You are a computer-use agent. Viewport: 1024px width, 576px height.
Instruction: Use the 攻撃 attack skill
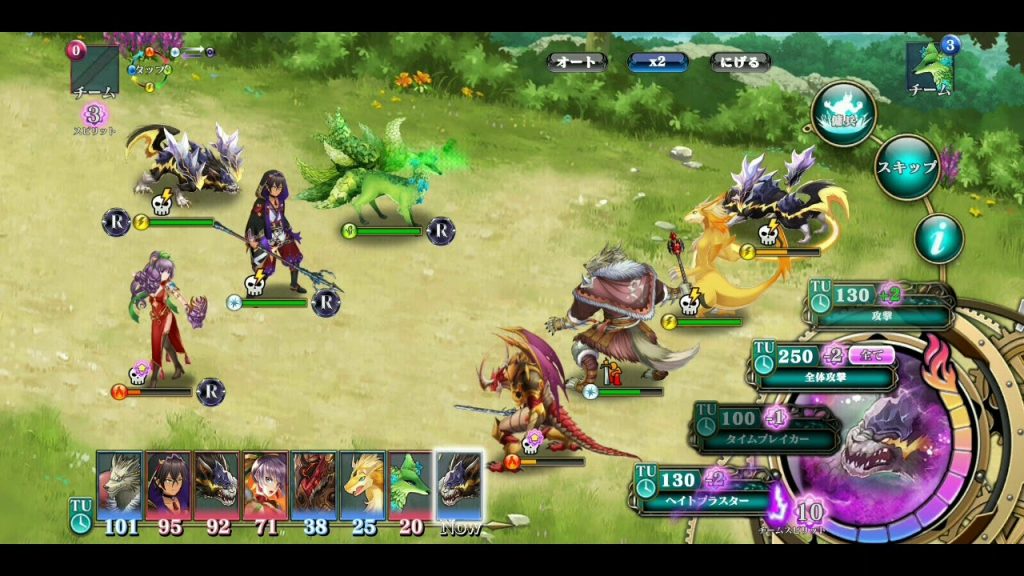coord(880,306)
